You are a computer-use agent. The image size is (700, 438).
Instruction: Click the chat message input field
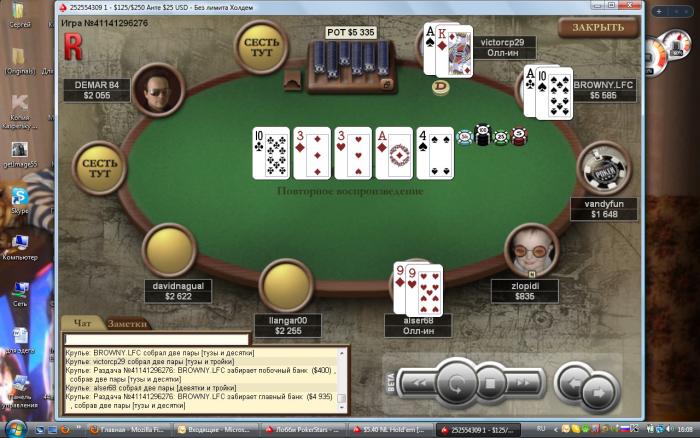(x=157, y=340)
